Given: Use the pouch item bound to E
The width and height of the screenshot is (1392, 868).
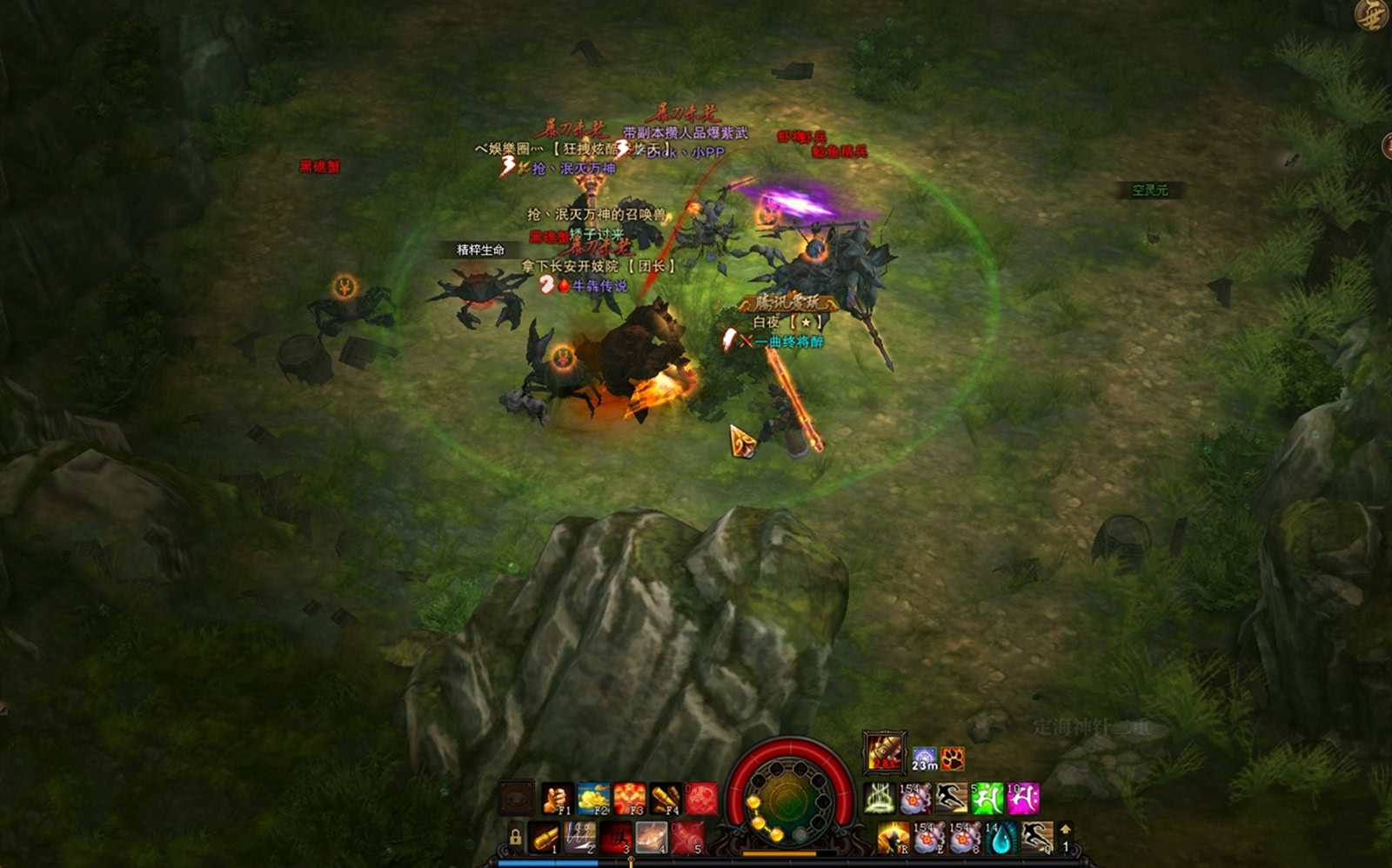Looking at the screenshot, I should pyautogui.click(x=928, y=838).
